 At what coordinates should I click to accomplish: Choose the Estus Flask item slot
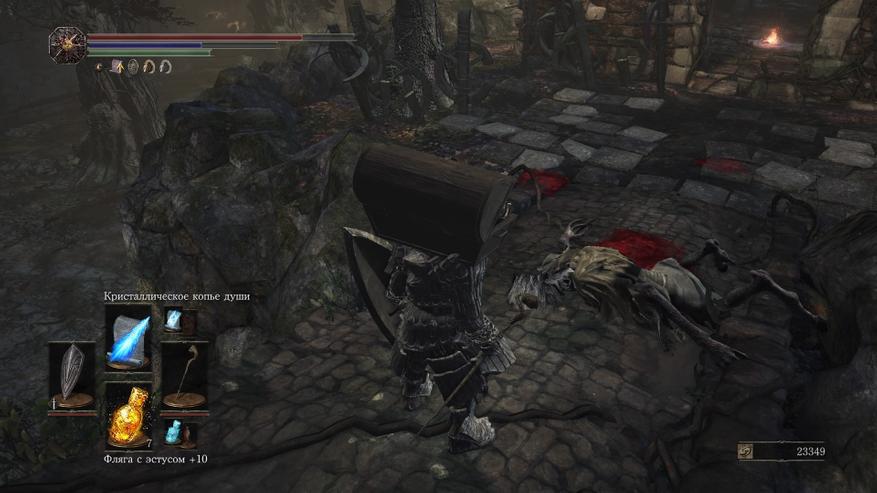point(128,416)
